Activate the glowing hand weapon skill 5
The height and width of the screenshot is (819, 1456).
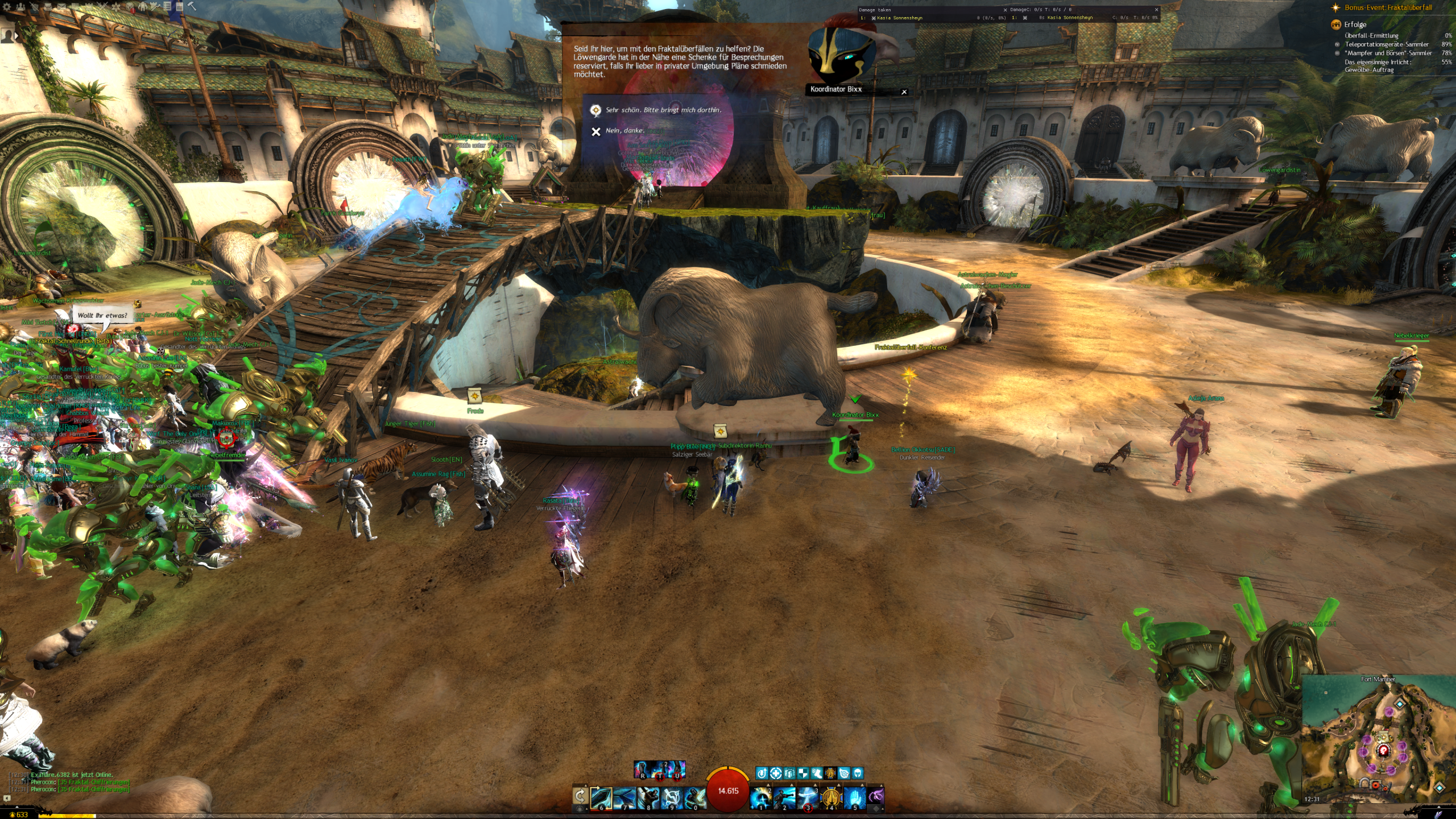[854, 798]
